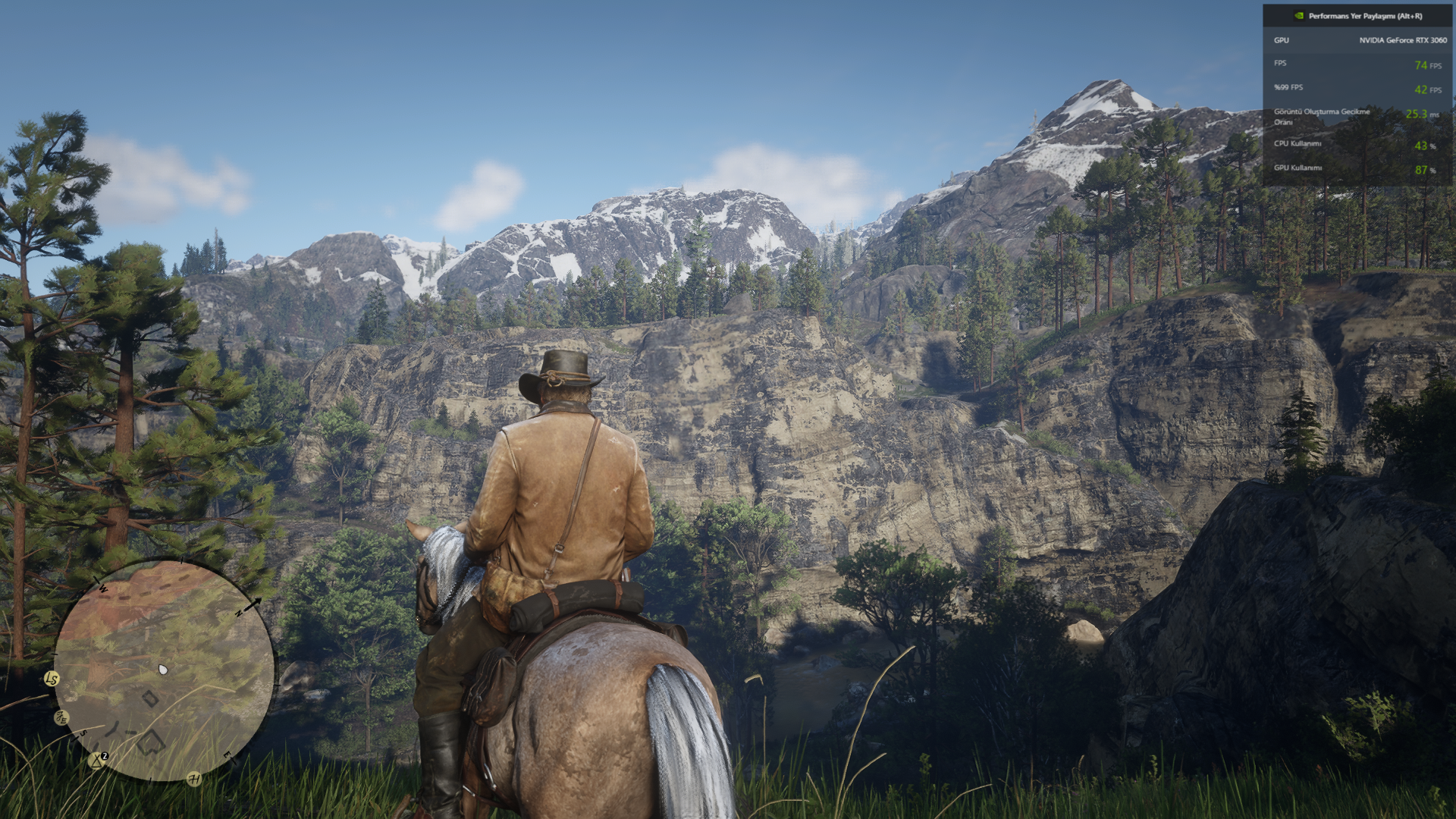Click the H mission marker on the minimap edge
Image resolution: width=1456 pixels, height=819 pixels.
[194, 779]
